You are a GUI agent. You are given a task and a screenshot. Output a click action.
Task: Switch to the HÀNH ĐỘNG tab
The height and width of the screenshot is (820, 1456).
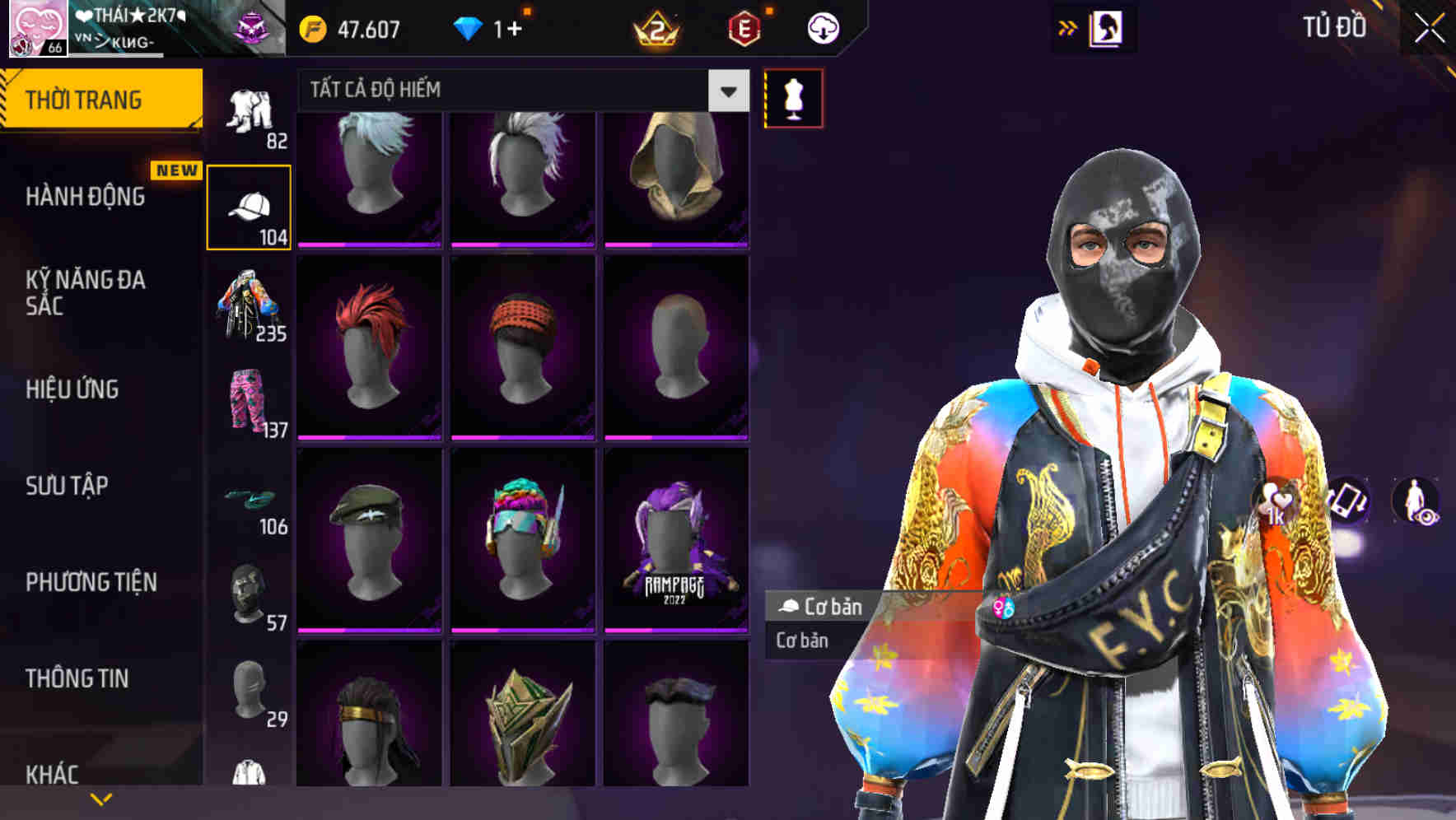[x=85, y=197]
